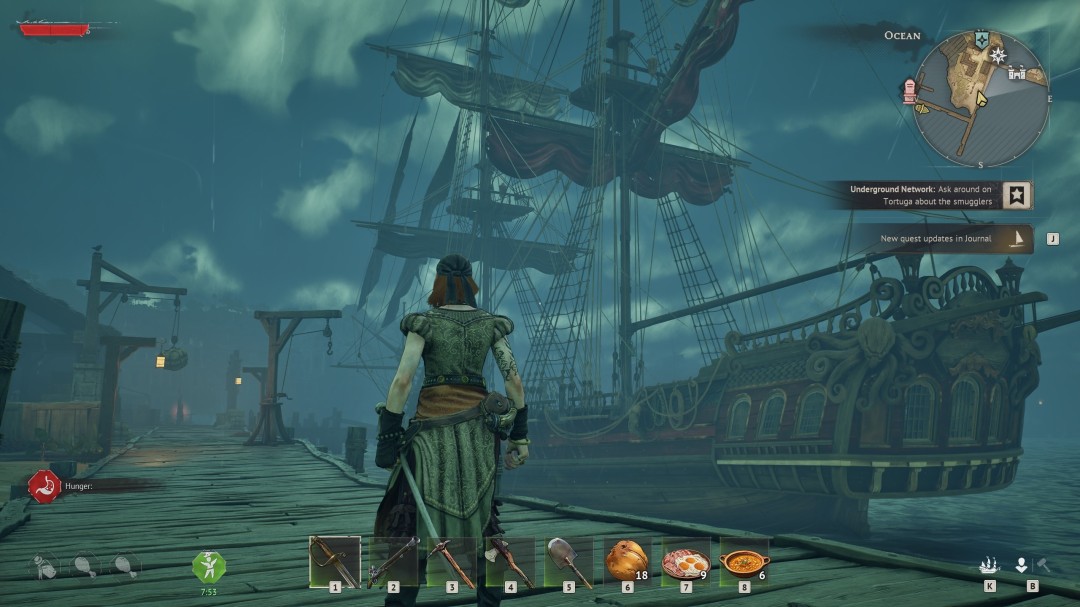This screenshot has width=1080, height=607.
Task: Select the shovel hotbar slot
Action: click(x=569, y=562)
